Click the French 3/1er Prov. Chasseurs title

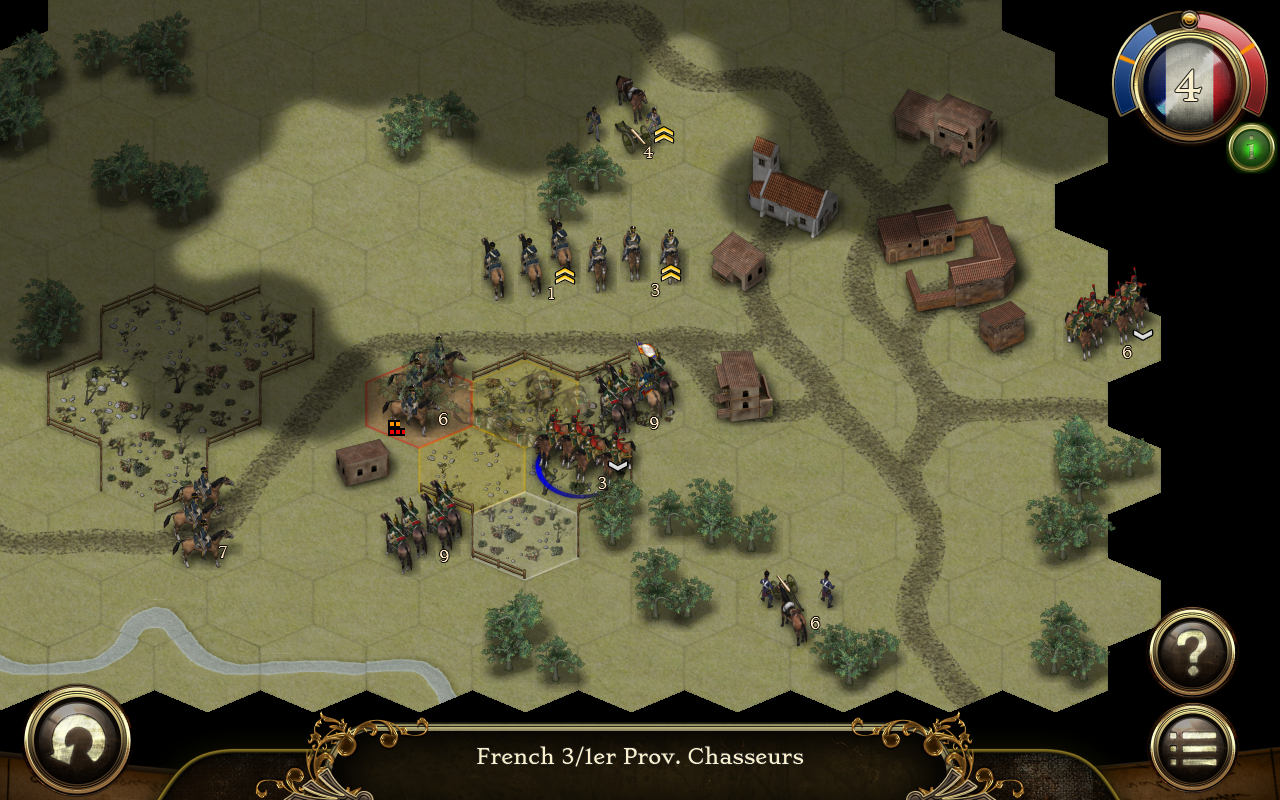click(x=640, y=757)
